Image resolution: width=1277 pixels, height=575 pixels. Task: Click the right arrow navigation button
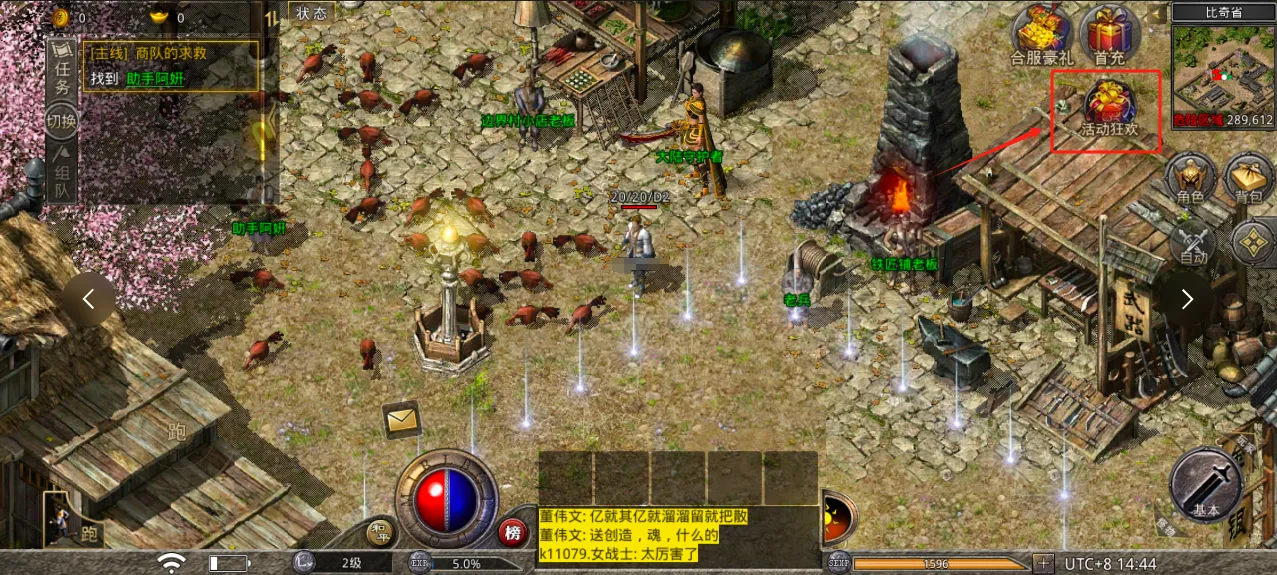[1186, 299]
